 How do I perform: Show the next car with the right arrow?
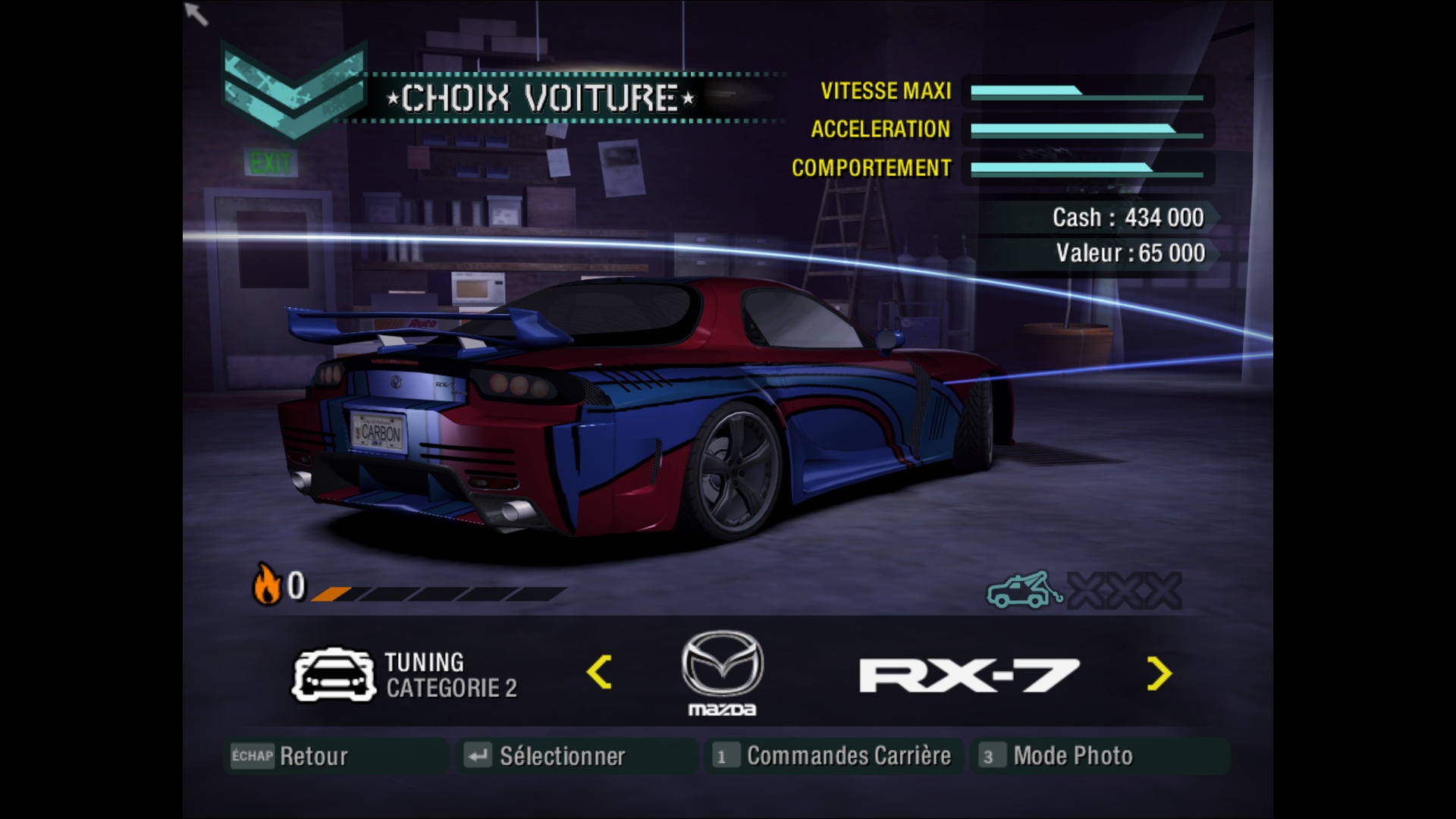point(1159,673)
